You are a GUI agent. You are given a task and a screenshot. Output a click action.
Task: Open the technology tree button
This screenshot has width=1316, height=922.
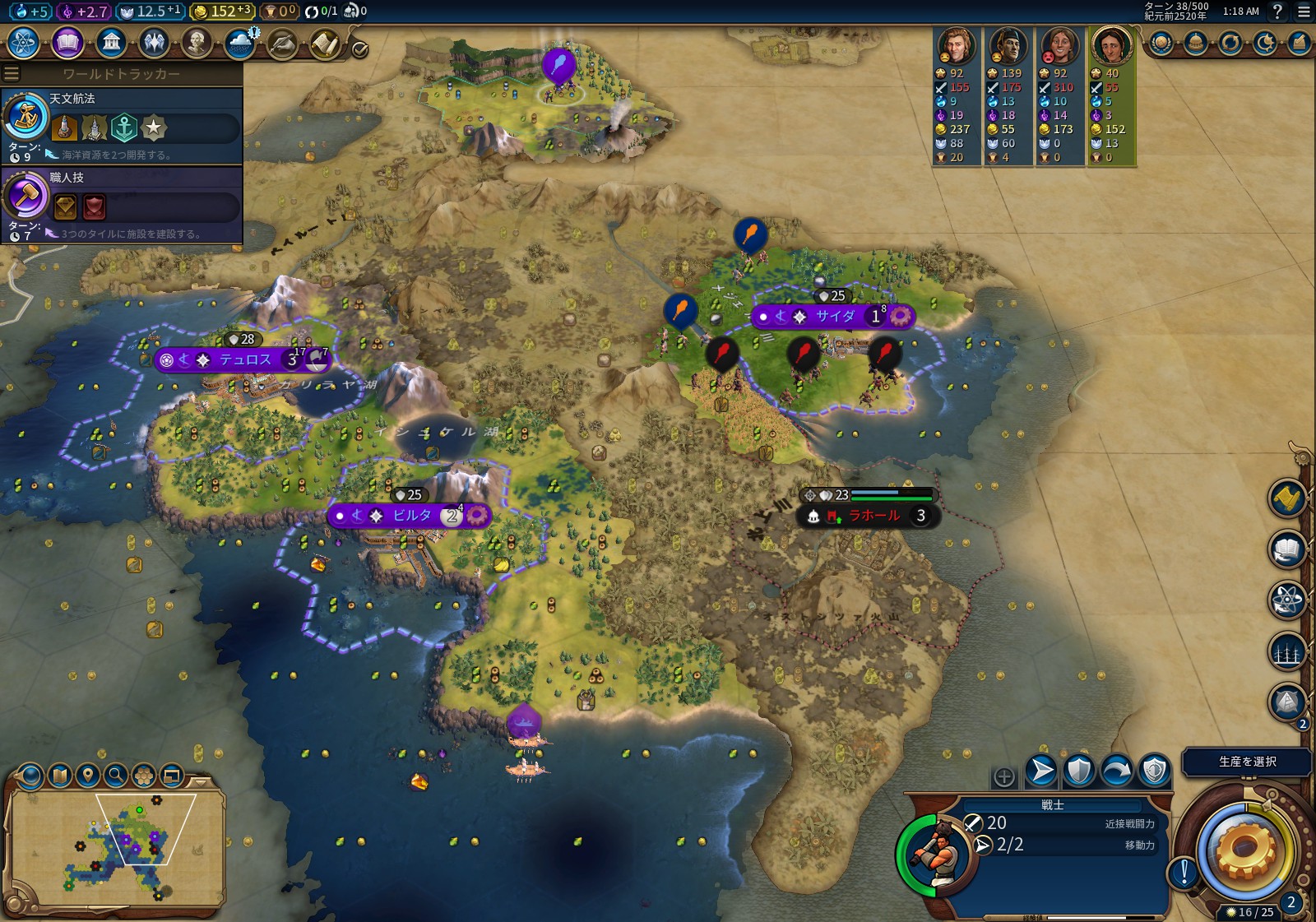coord(24,42)
